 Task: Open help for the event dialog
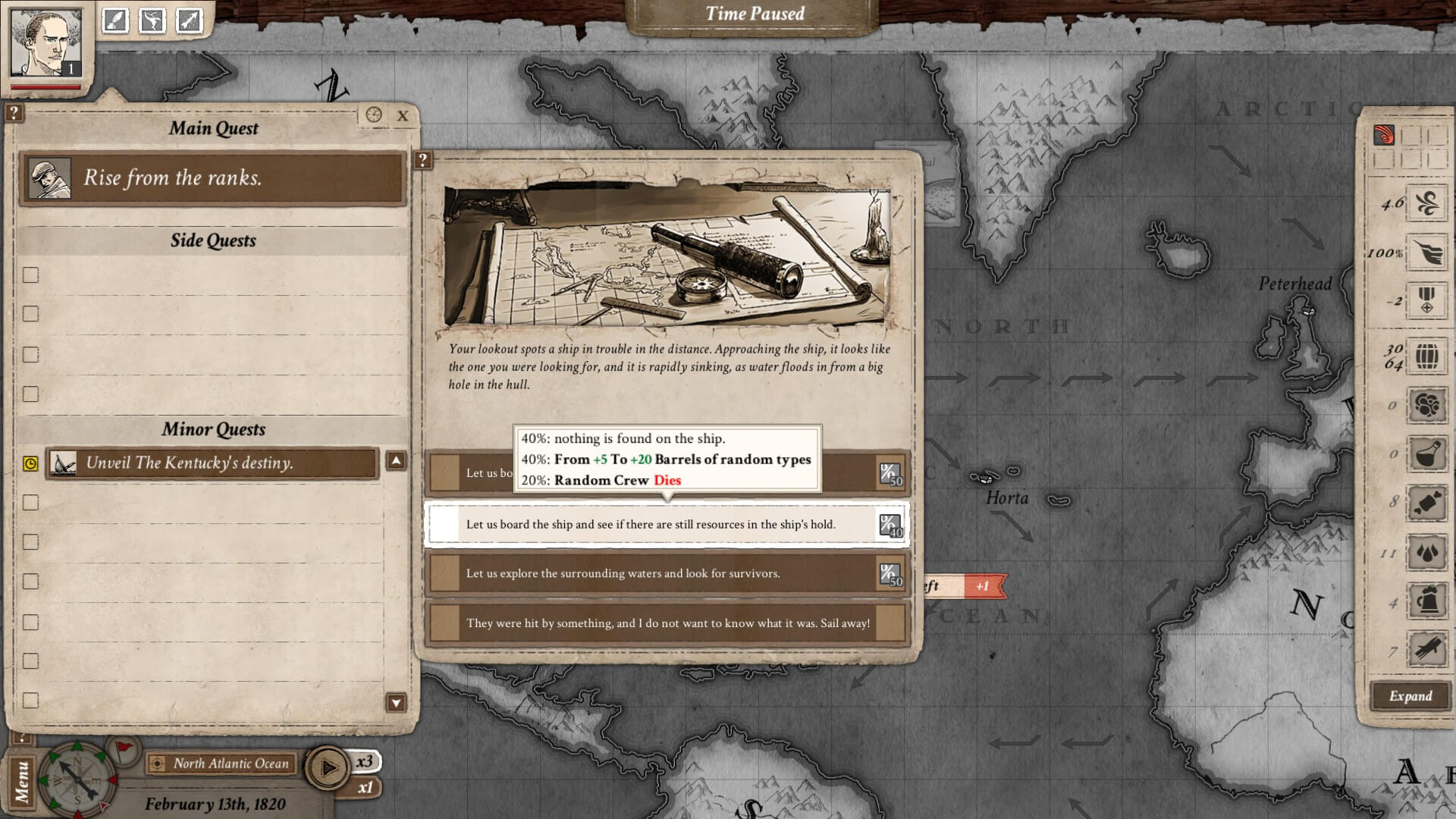[x=423, y=160]
